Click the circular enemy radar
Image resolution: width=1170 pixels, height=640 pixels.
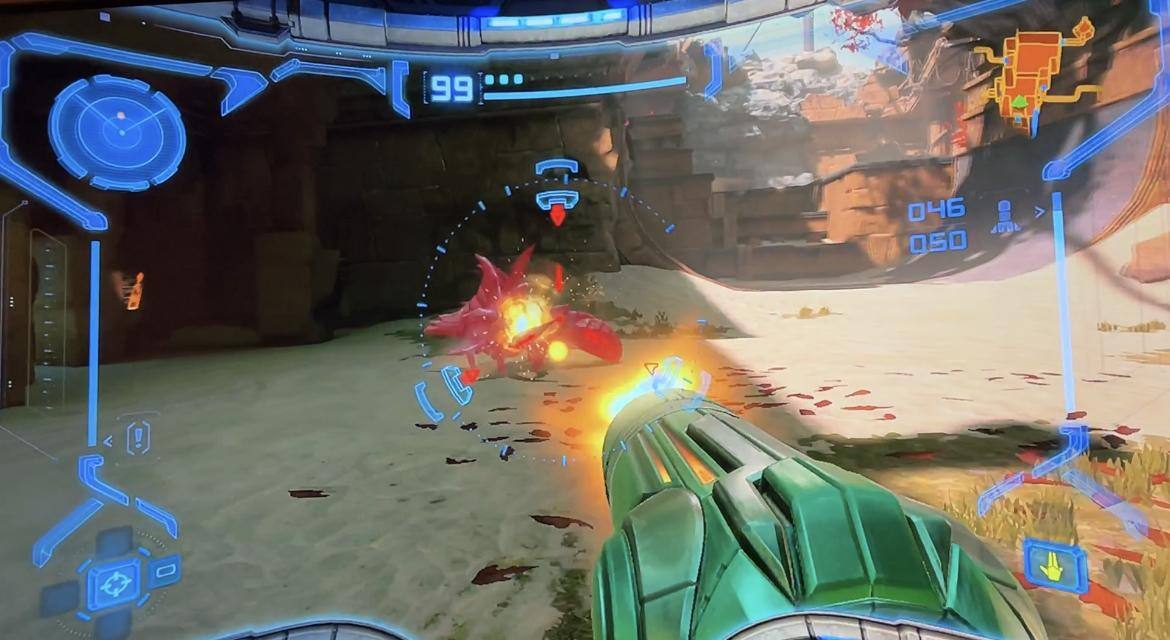tap(117, 132)
